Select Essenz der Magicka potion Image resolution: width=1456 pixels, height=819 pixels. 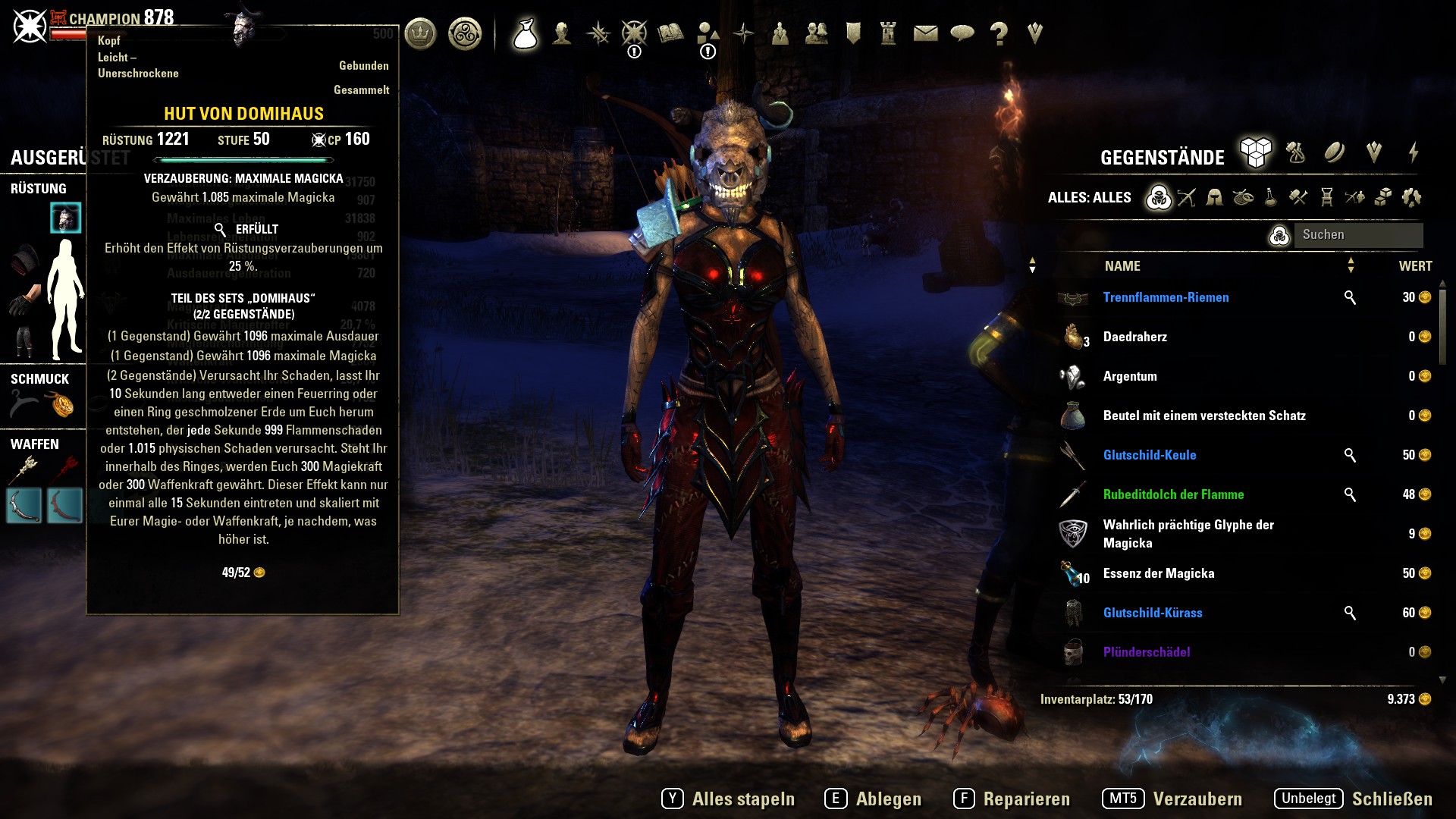click(1158, 573)
